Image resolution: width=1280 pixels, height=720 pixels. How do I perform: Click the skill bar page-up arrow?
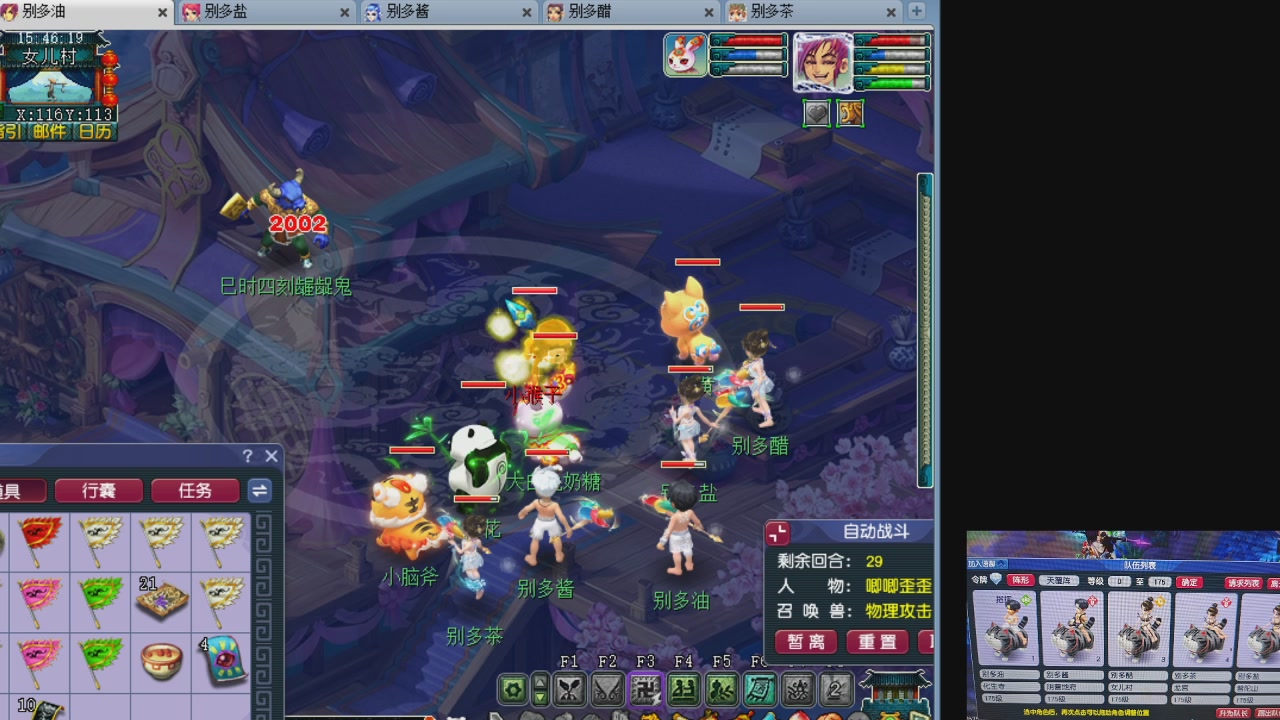pos(540,684)
